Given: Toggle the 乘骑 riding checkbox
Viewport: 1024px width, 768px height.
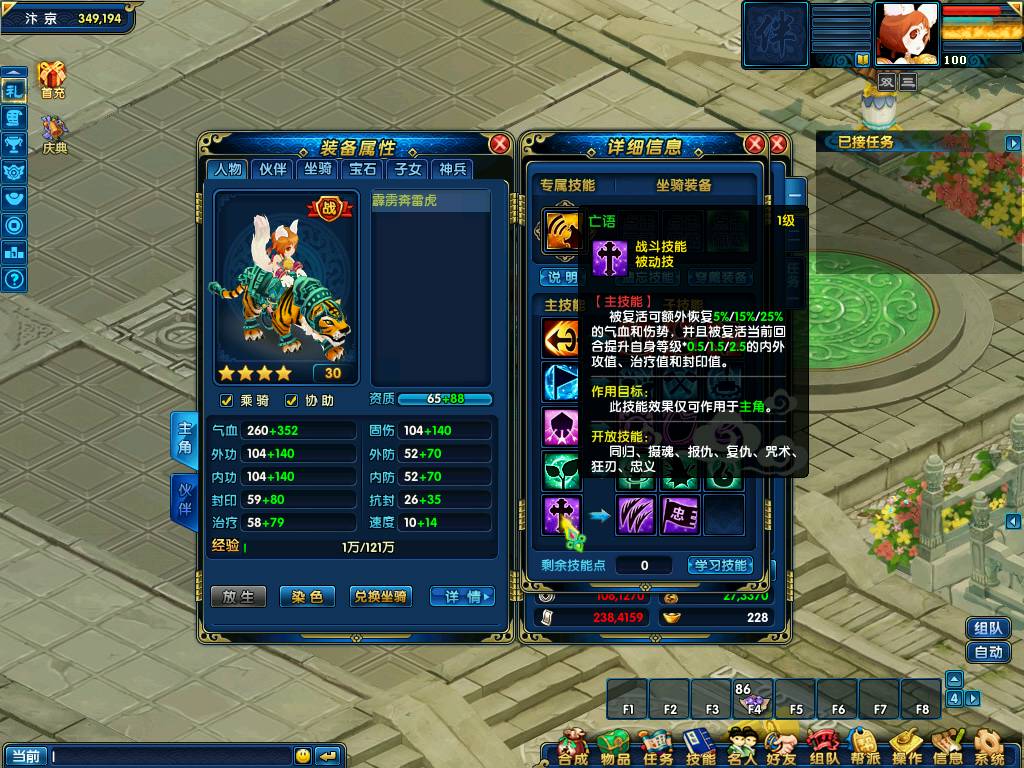Looking at the screenshot, I should coord(227,401).
